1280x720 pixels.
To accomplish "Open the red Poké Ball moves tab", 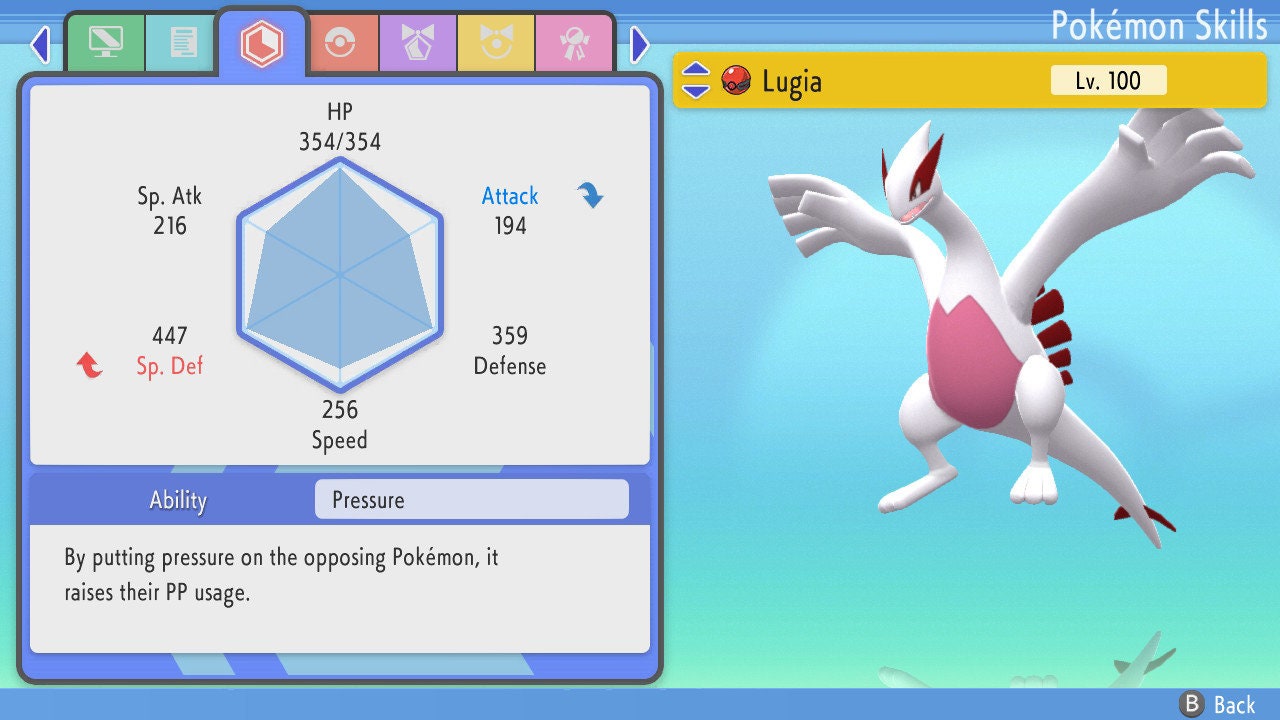I will pyautogui.click(x=341, y=43).
